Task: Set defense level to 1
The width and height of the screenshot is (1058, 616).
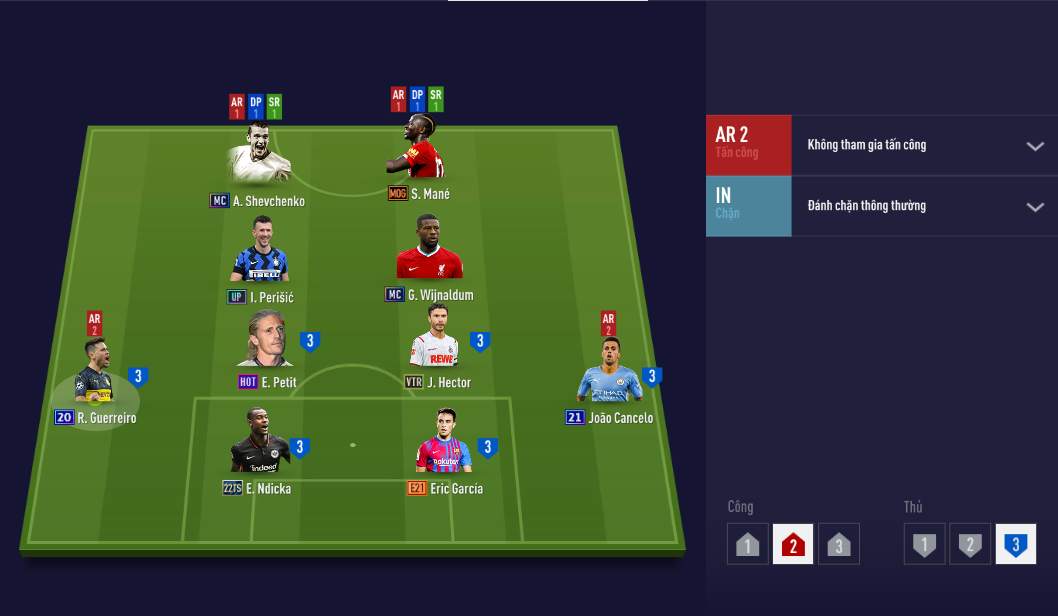Action: coord(925,545)
